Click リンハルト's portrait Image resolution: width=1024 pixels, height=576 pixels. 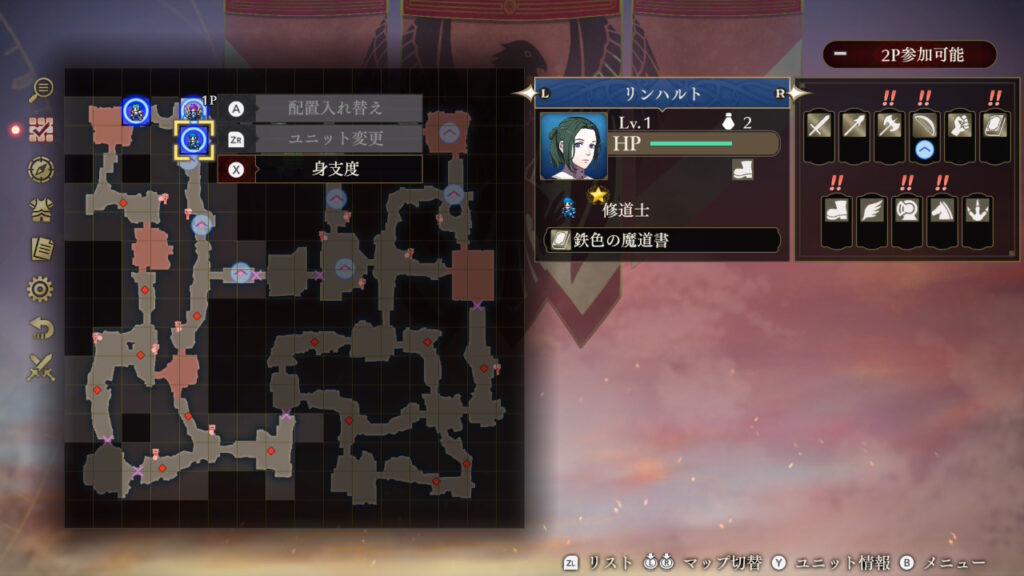click(574, 146)
